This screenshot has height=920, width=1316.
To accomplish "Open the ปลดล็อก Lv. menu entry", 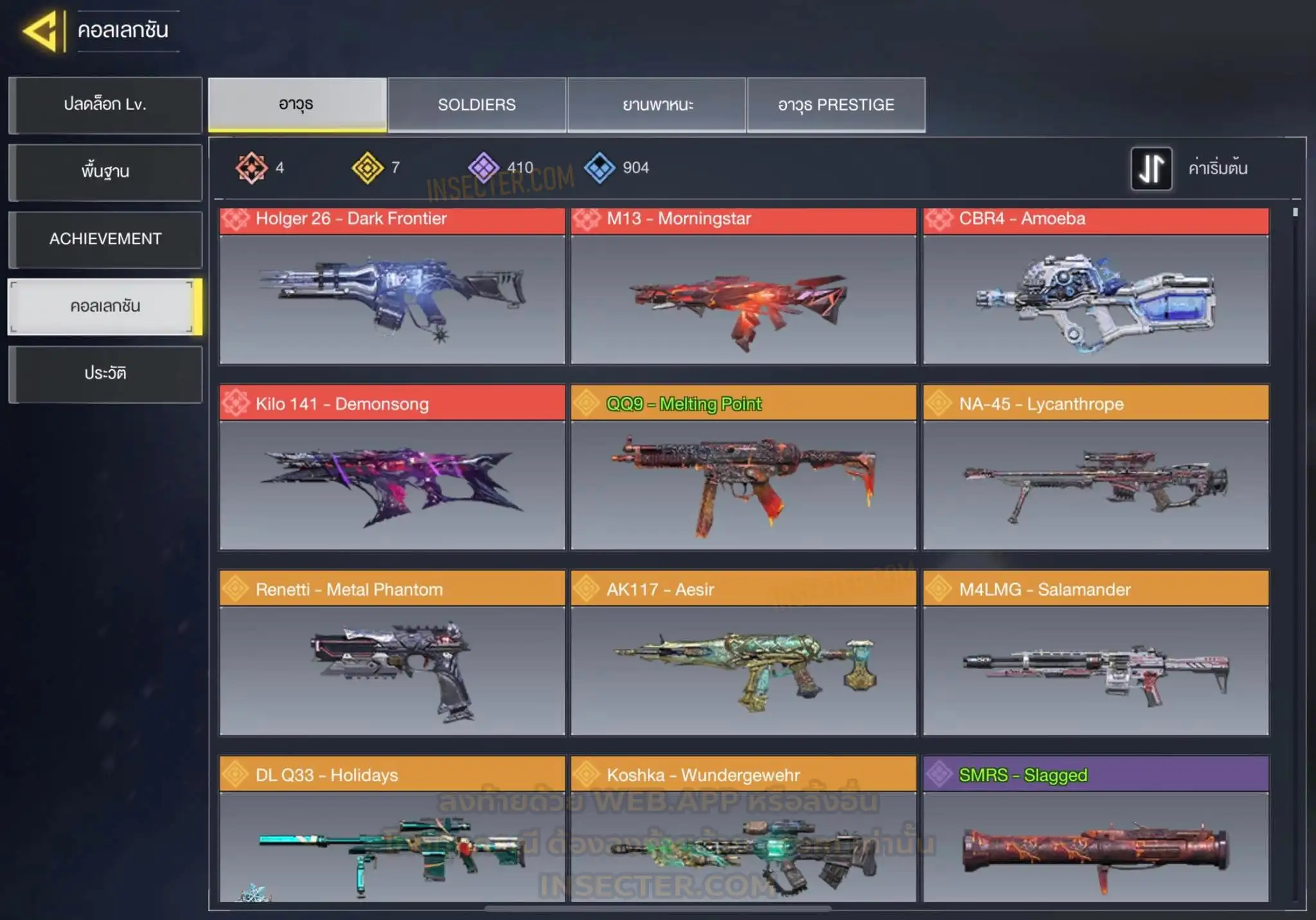I will tap(105, 105).
